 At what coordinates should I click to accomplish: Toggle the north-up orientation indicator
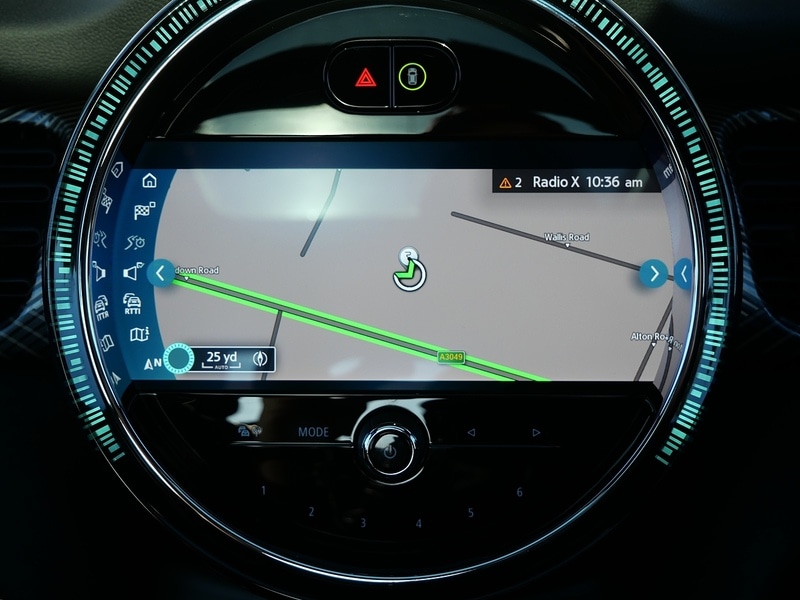click(153, 363)
